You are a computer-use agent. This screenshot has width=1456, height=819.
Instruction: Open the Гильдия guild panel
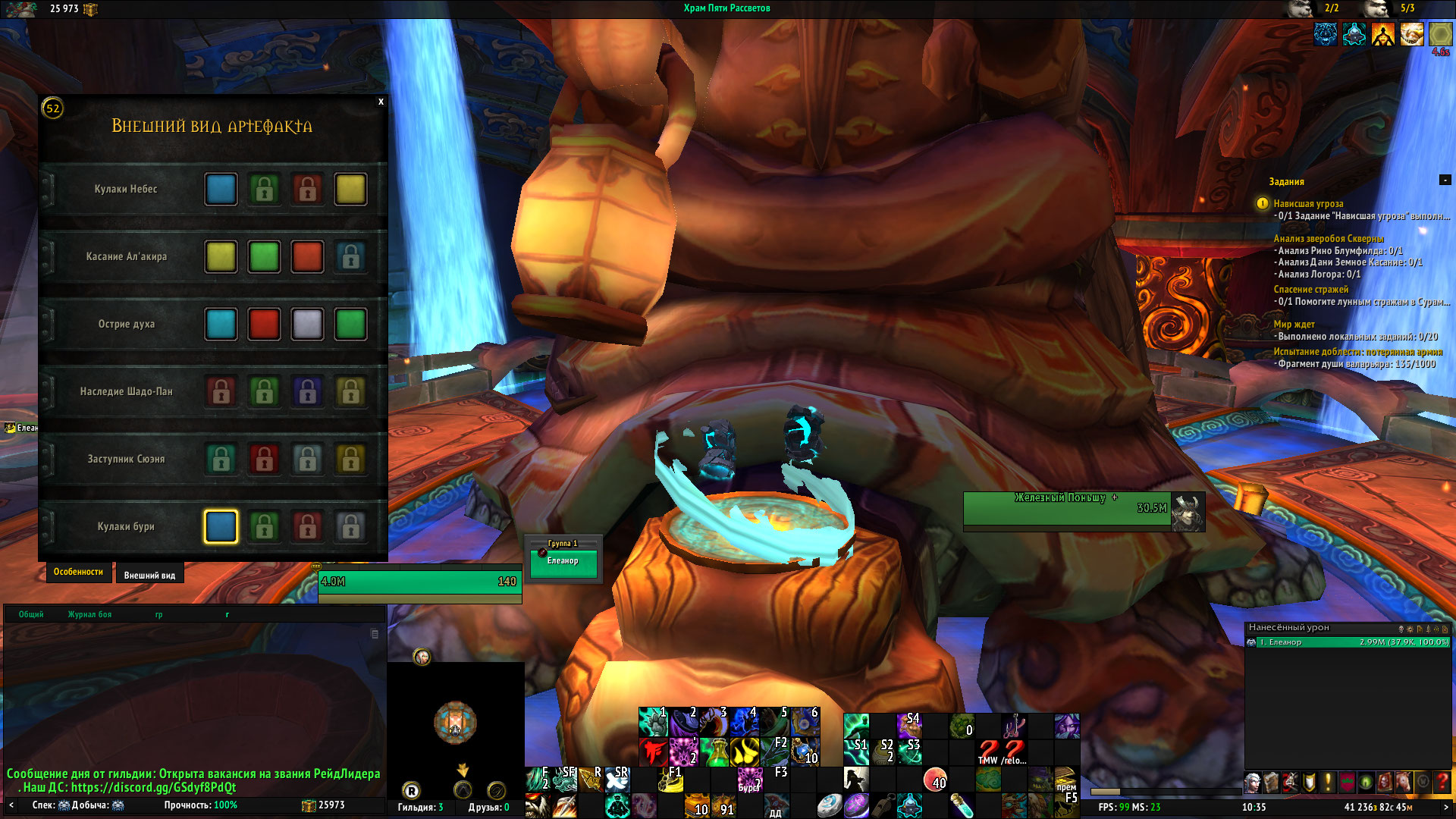420,808
